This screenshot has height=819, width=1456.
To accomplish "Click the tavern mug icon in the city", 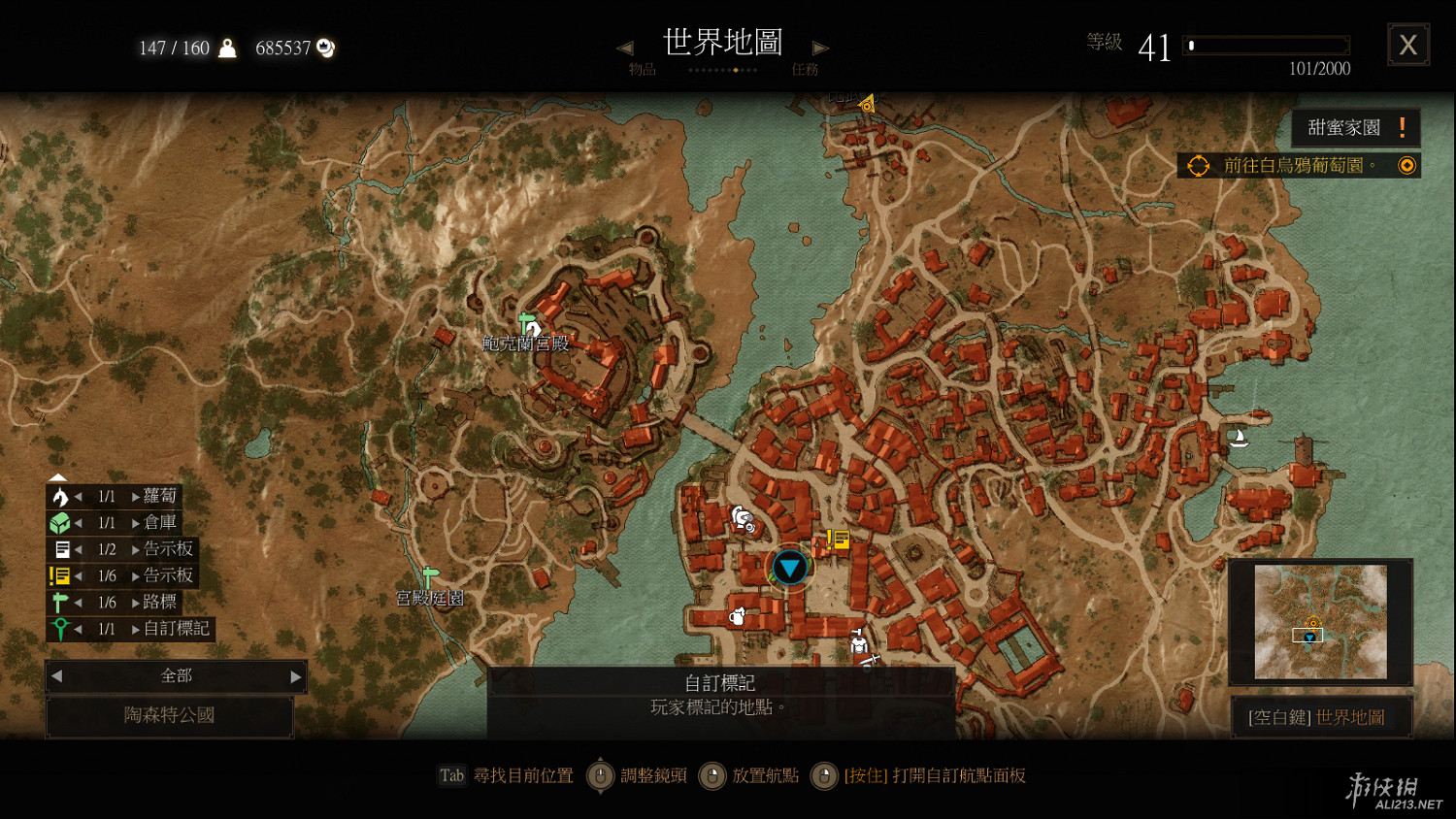I will click(738, 617).
